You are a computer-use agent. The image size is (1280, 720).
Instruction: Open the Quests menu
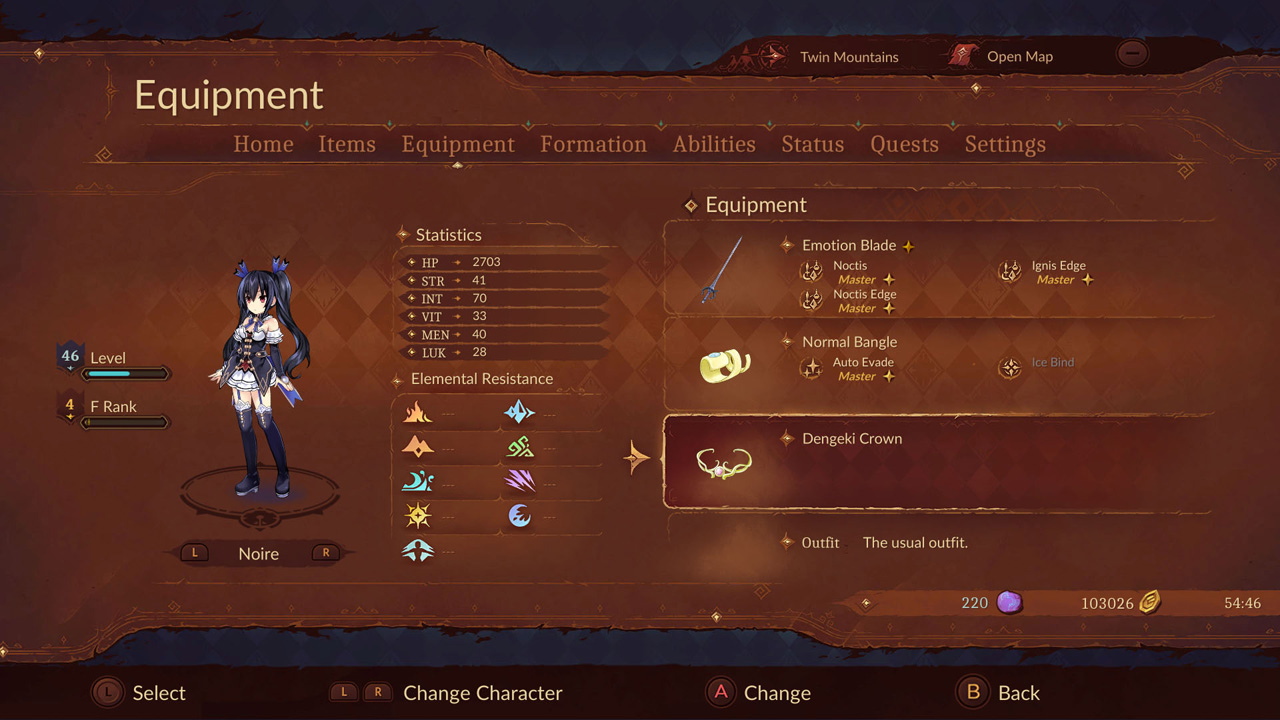pos(904,144)
